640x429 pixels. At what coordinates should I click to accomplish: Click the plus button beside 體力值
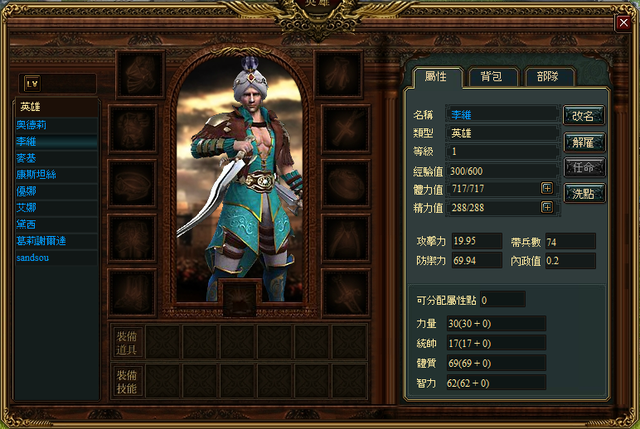(x=547, y=187)
